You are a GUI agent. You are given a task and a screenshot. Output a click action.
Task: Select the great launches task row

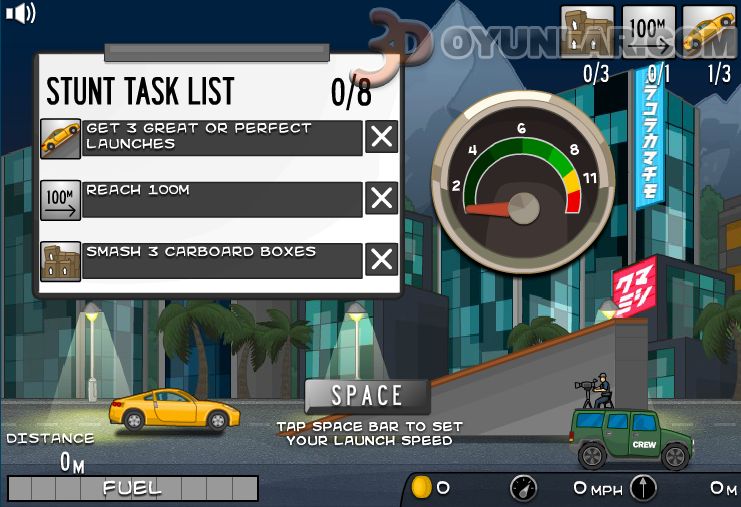pyautogui.click(x=222, y=137)
